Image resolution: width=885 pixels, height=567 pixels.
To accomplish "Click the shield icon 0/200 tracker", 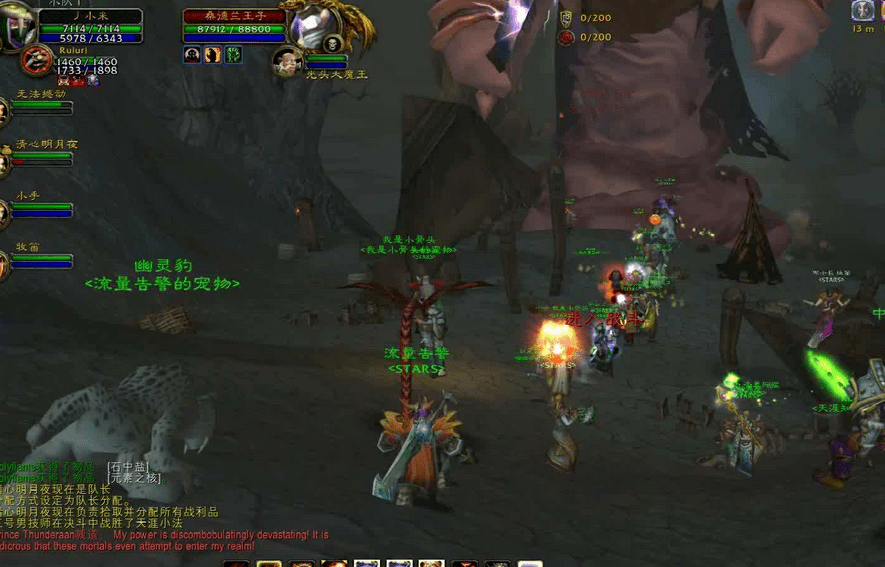I will tap(566, 17).
